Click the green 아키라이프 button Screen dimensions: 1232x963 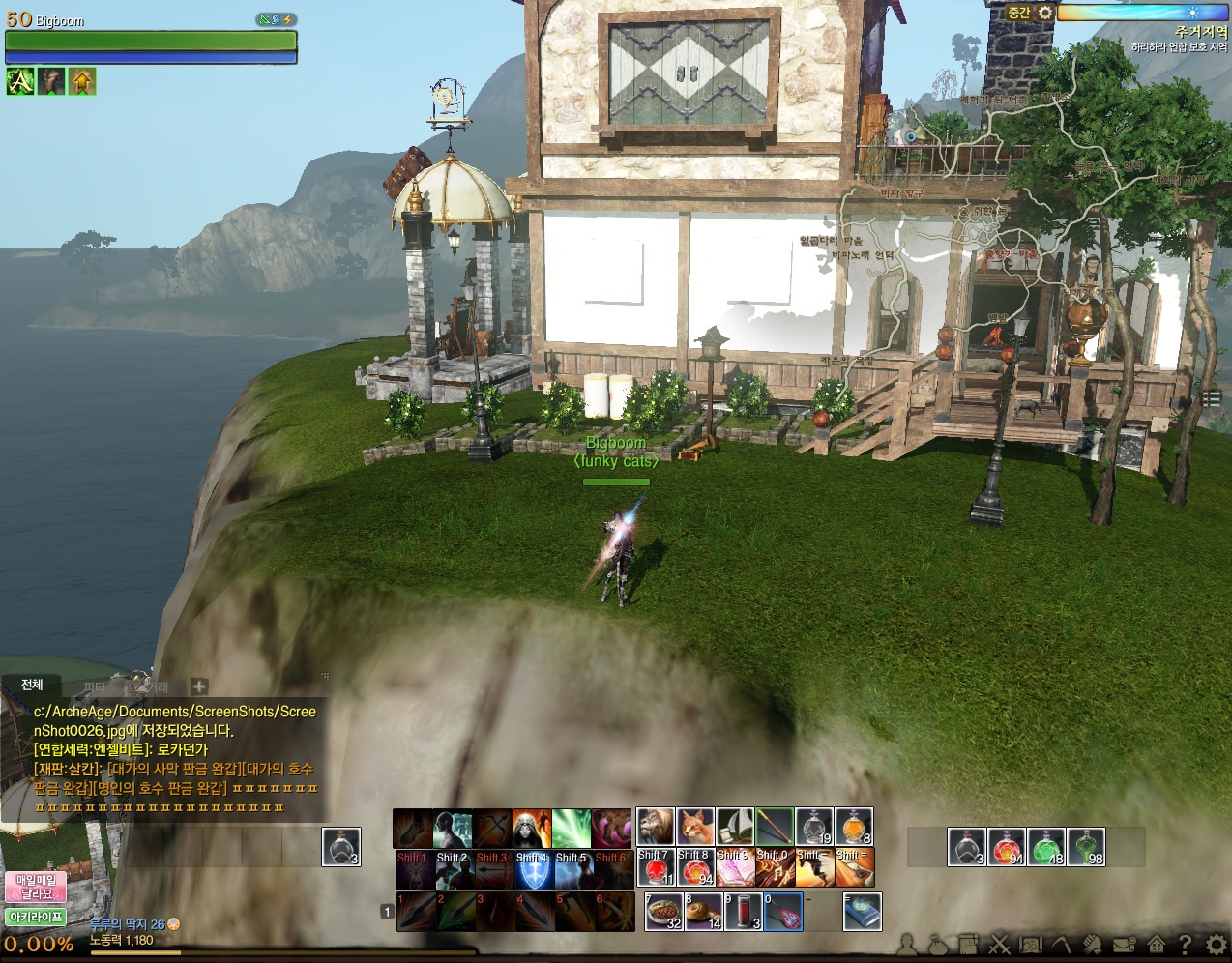pos(36,917)
